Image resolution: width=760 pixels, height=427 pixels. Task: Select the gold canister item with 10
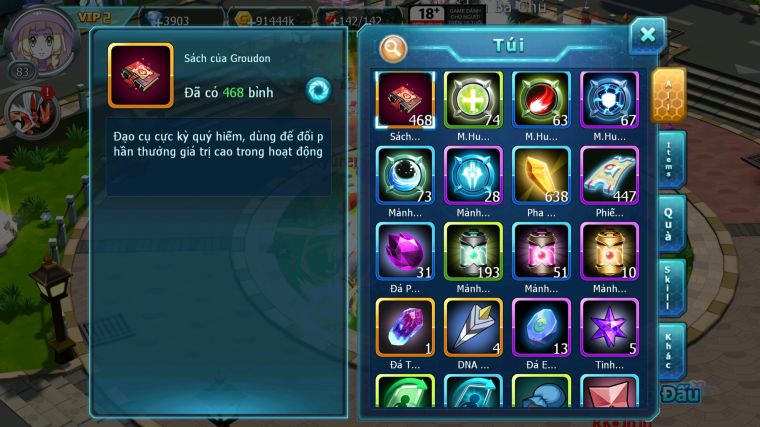(609, 251)
